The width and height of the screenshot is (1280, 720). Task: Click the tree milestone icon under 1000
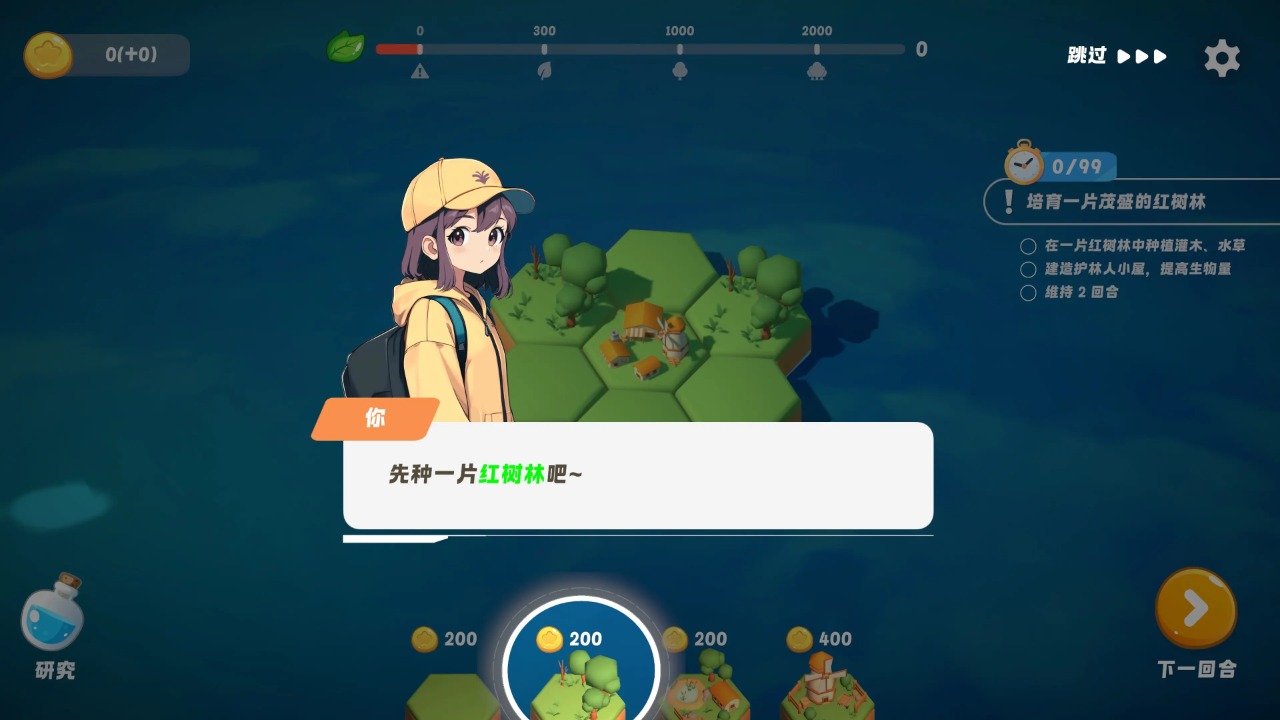[x=681, y=71]
